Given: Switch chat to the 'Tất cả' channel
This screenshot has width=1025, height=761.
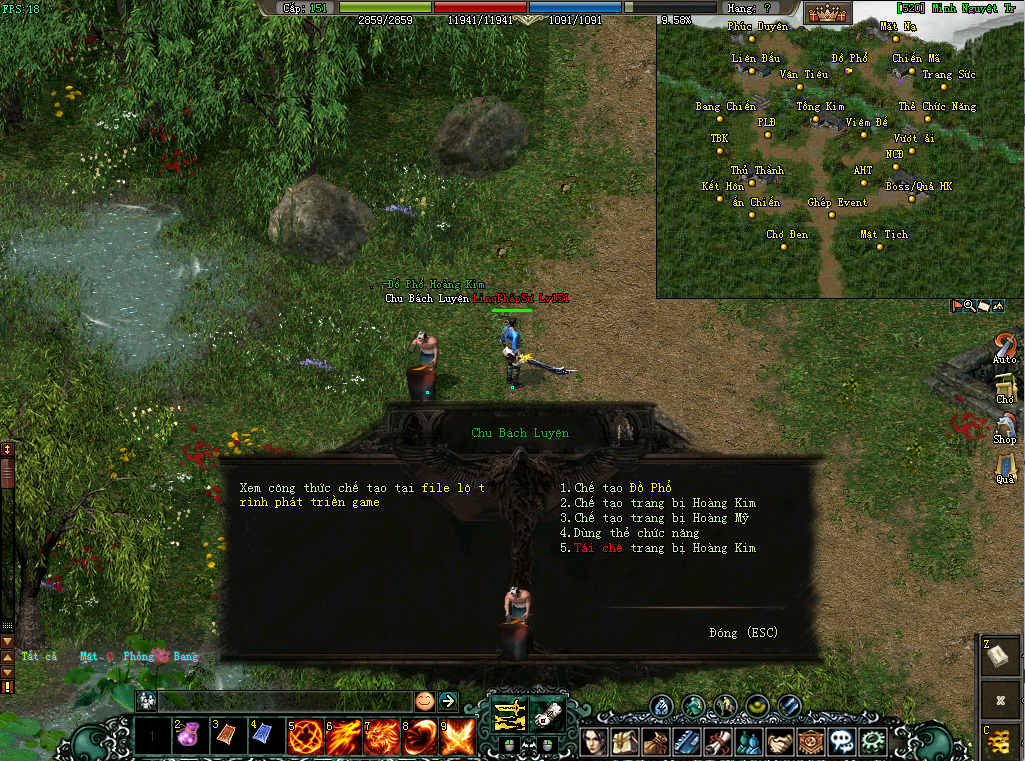Looking at the screenshot, I should click(x=39, y=657).
